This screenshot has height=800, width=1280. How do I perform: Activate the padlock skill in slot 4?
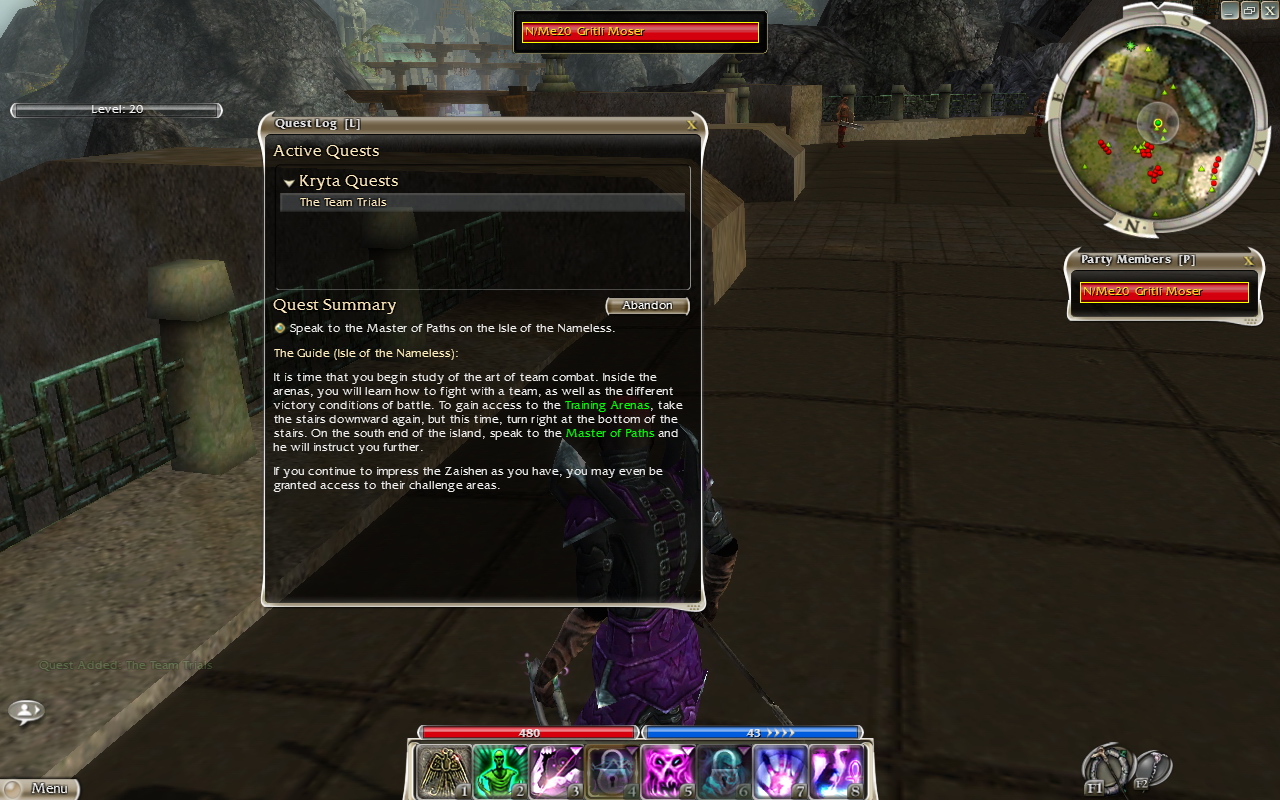point(611,772)
